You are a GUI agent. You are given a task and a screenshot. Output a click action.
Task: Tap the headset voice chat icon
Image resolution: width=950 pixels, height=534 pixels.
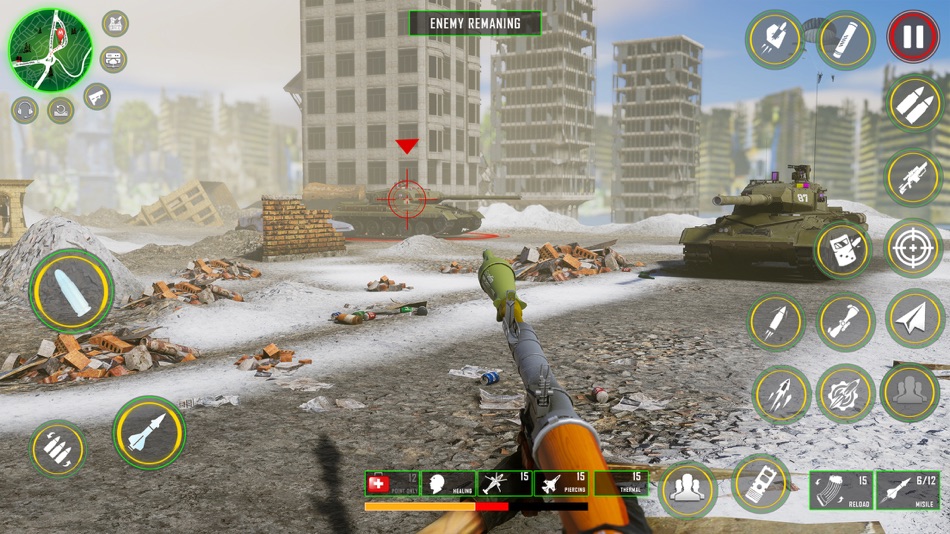pyautogui.click(x=25, y=110)
